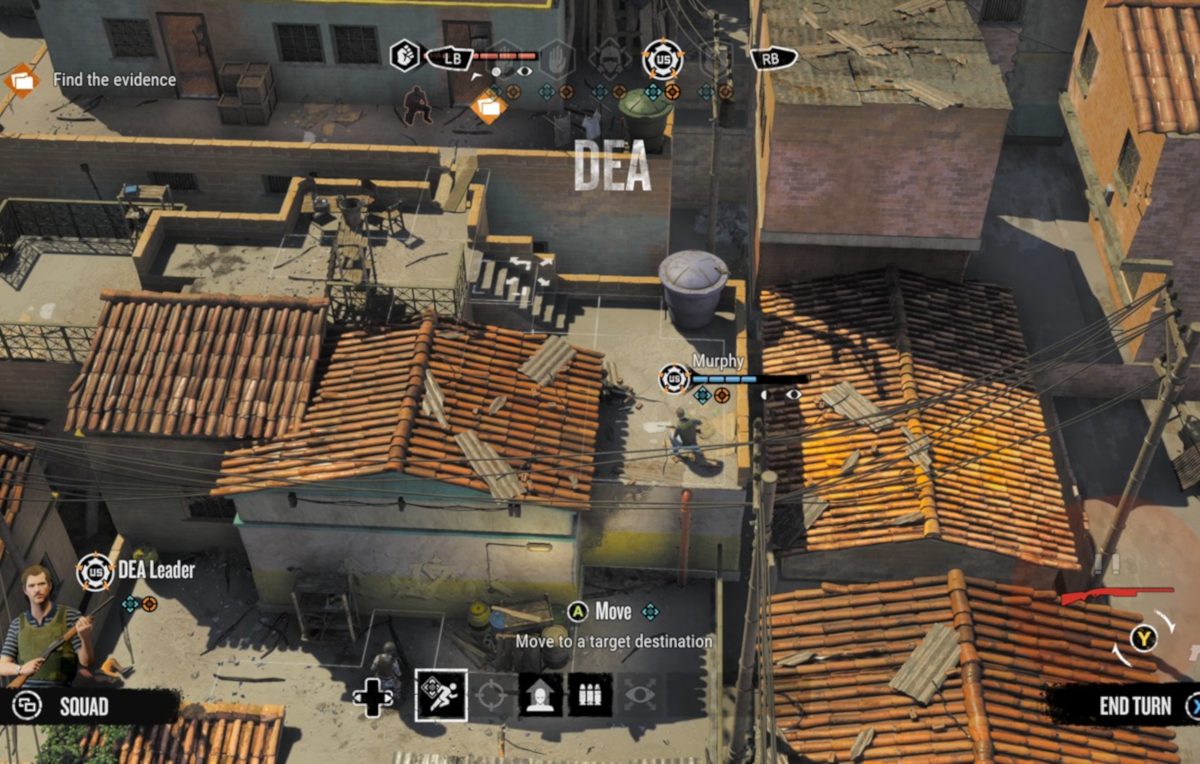Click the END TURN button

1135,706
